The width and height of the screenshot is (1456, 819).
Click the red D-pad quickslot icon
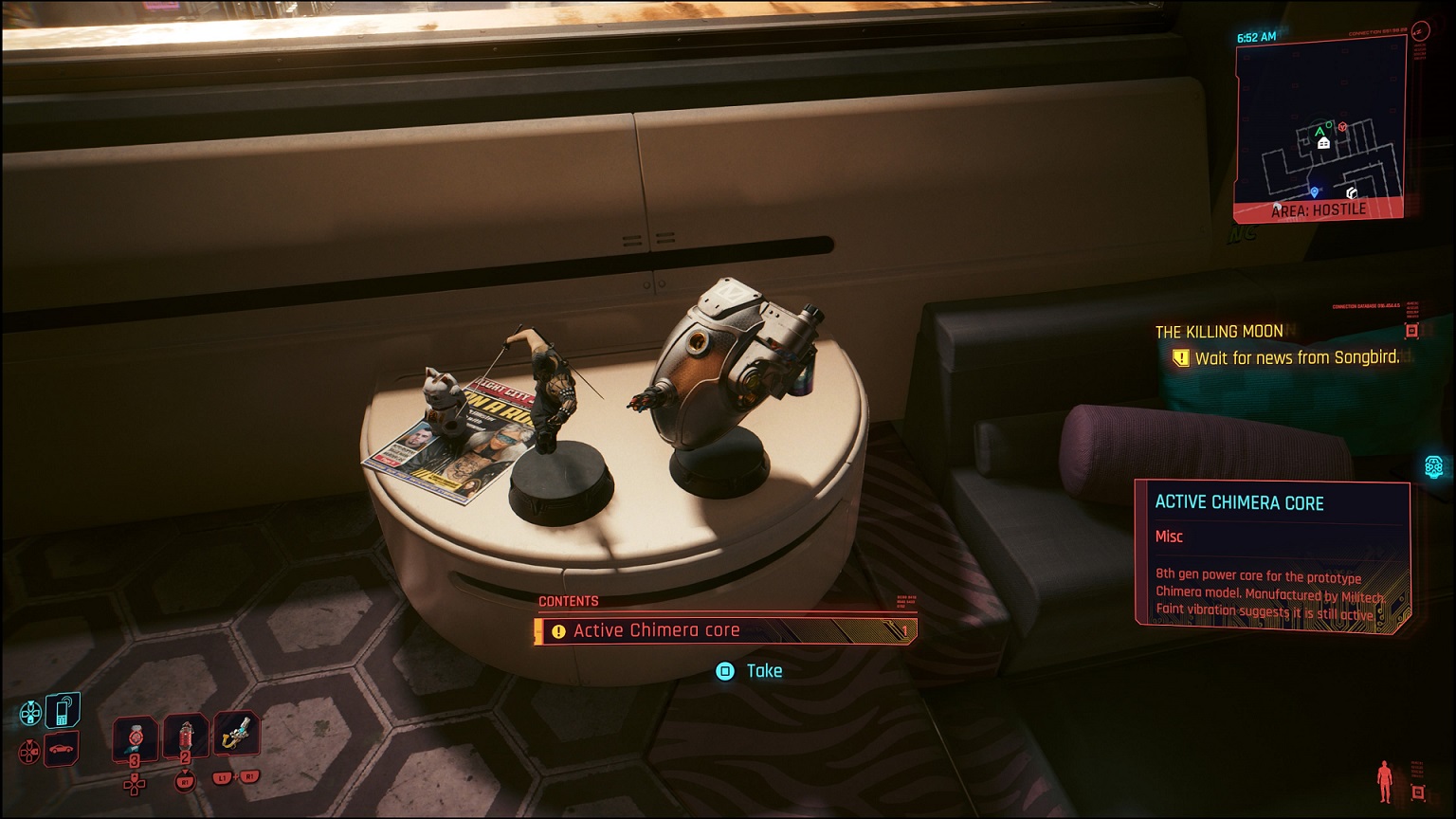(29, 750)
